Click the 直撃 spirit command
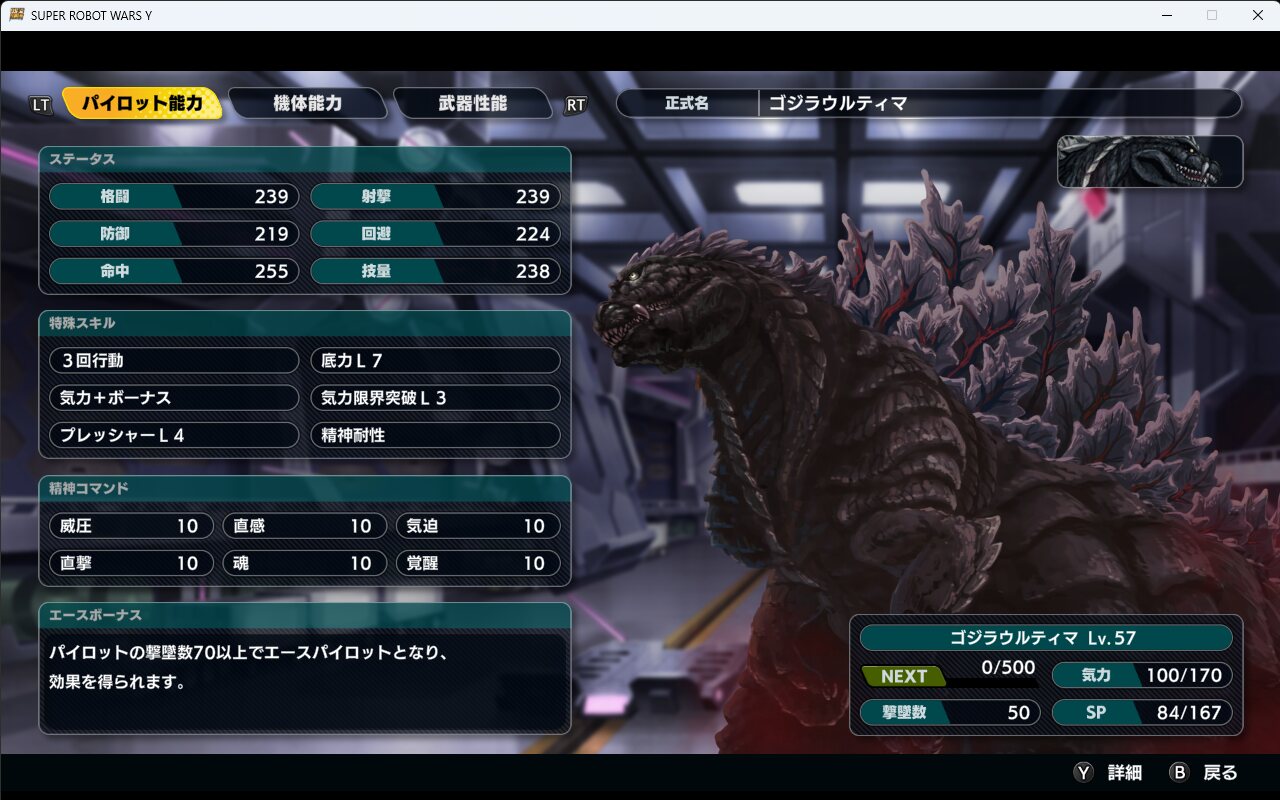This screenshot has height=800, width=1280. [131, 563]
